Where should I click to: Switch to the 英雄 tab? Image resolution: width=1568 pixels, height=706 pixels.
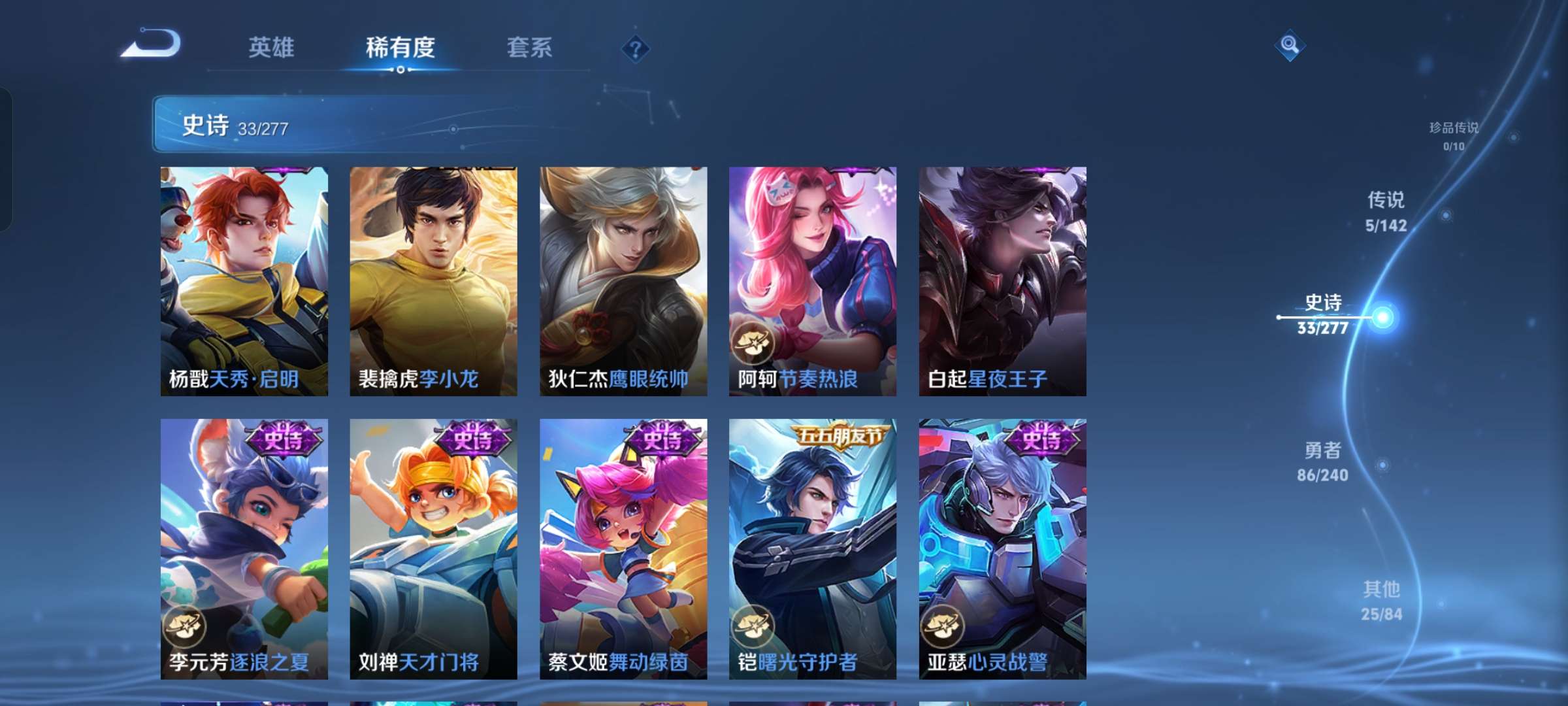pyautogui.click(x=272, y=48)
